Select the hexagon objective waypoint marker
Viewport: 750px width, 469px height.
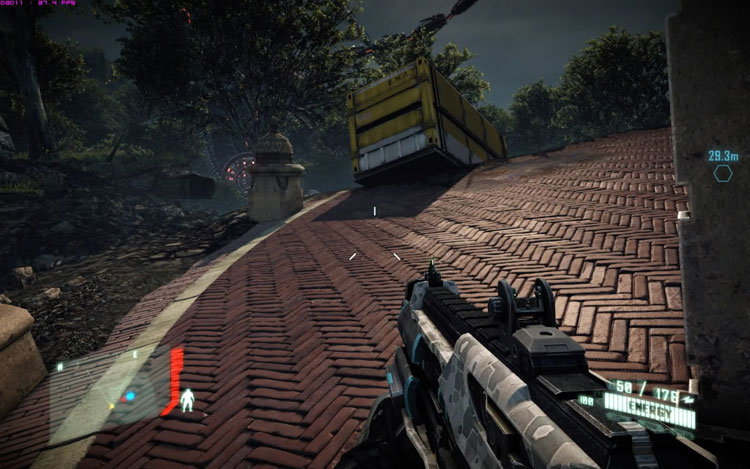[x=722, y=173]
